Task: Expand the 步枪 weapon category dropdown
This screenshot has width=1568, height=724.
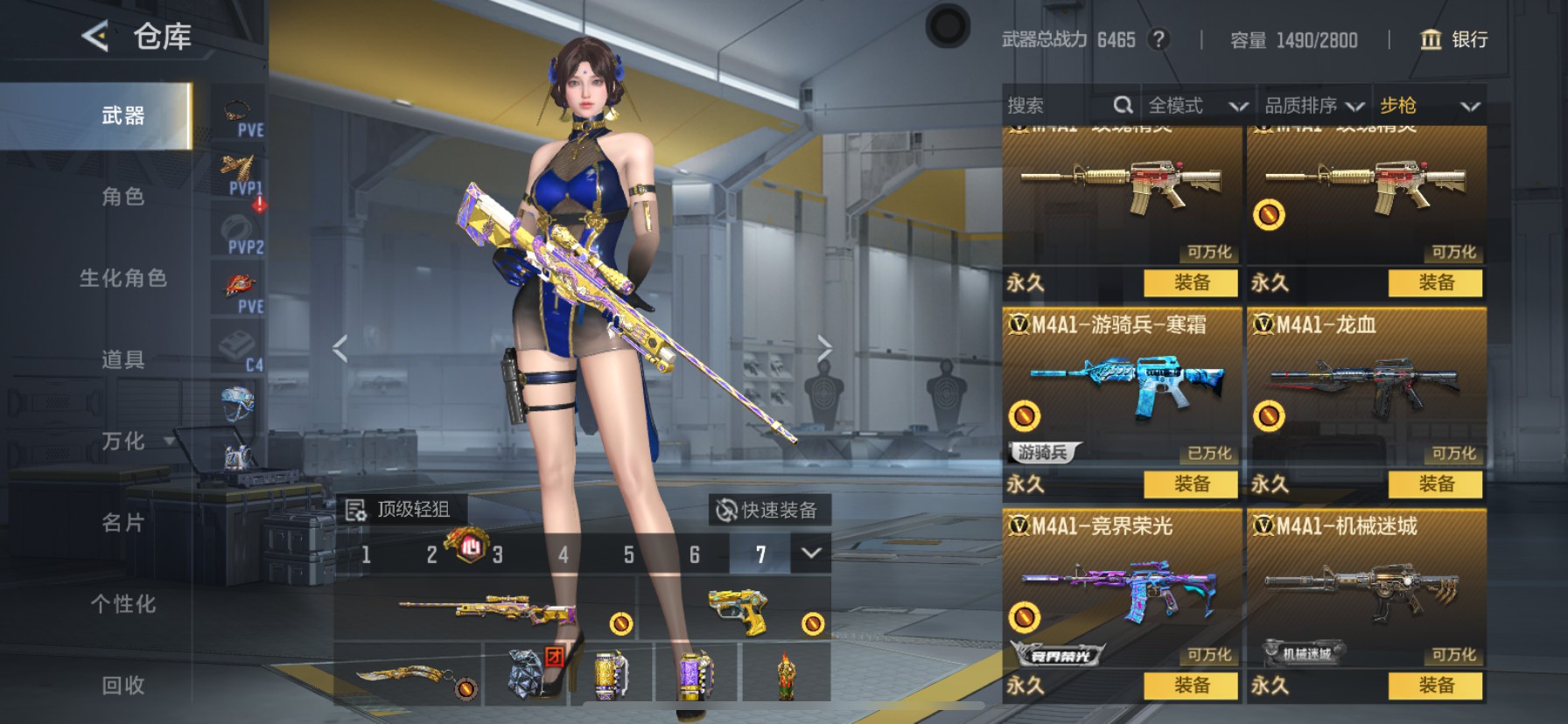Action: tap(1472, 105)
